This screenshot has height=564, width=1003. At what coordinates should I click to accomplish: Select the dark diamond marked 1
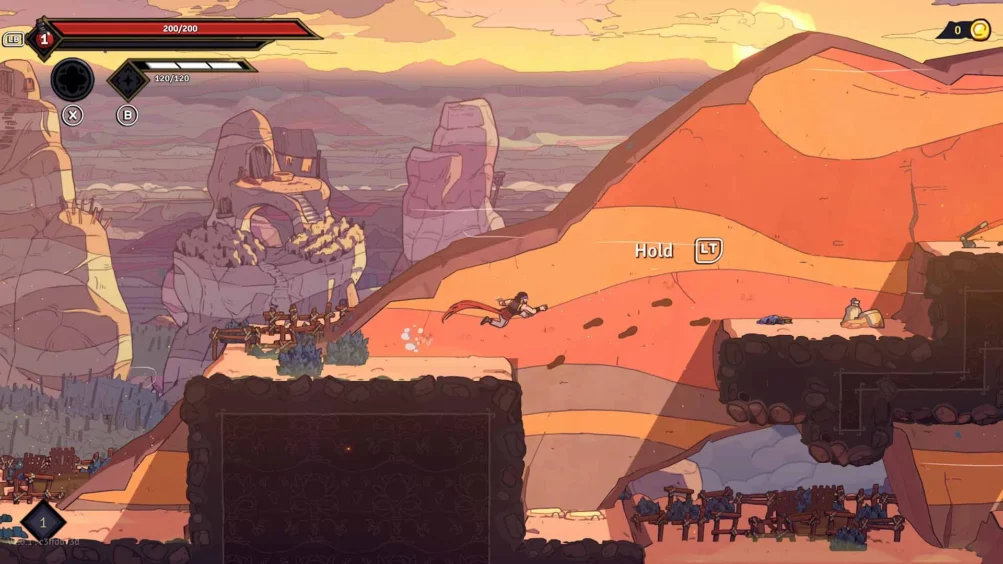pos(43,522)
